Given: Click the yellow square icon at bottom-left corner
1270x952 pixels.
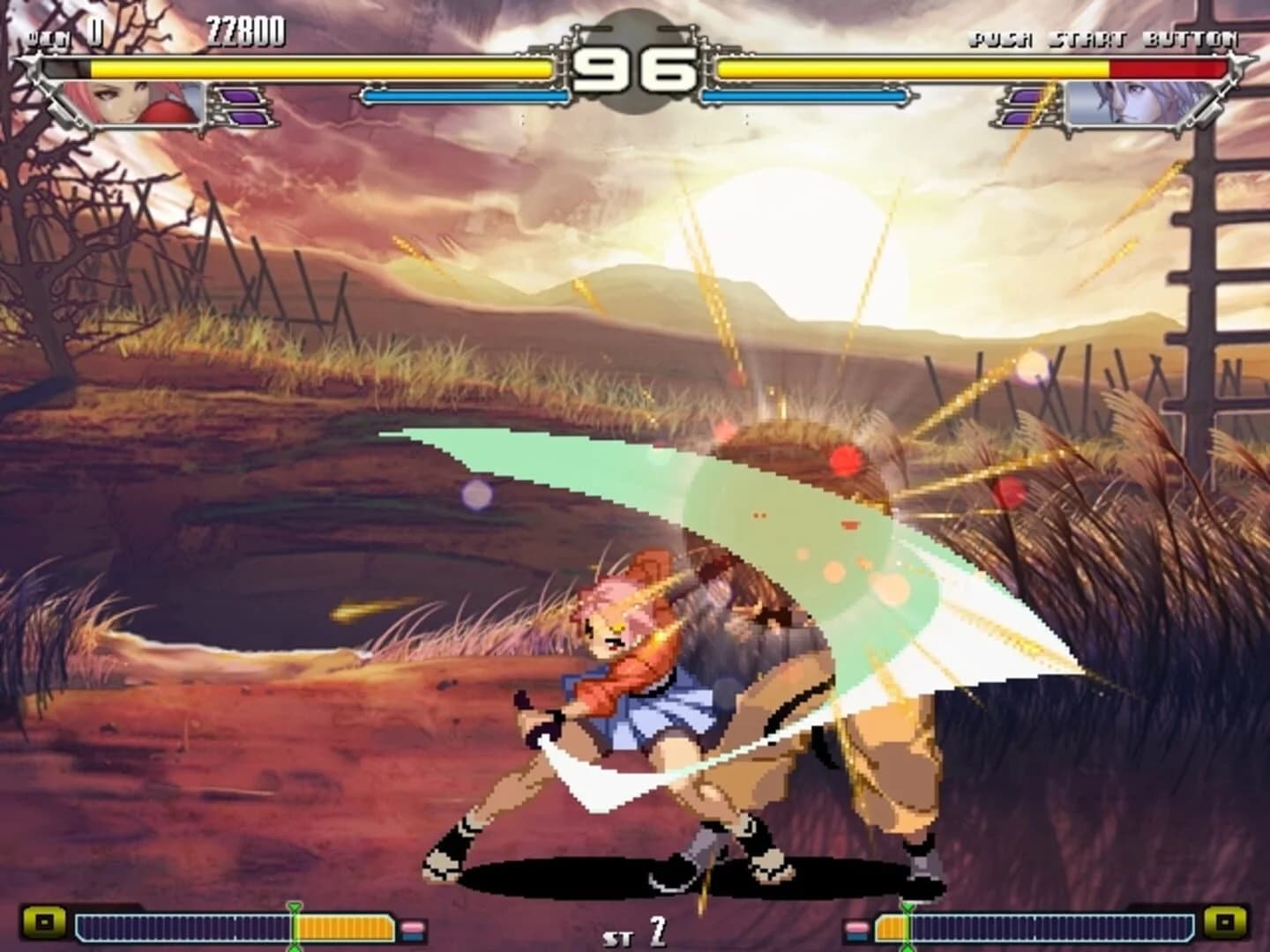Looking at the screenshot, I should [44, 923].
